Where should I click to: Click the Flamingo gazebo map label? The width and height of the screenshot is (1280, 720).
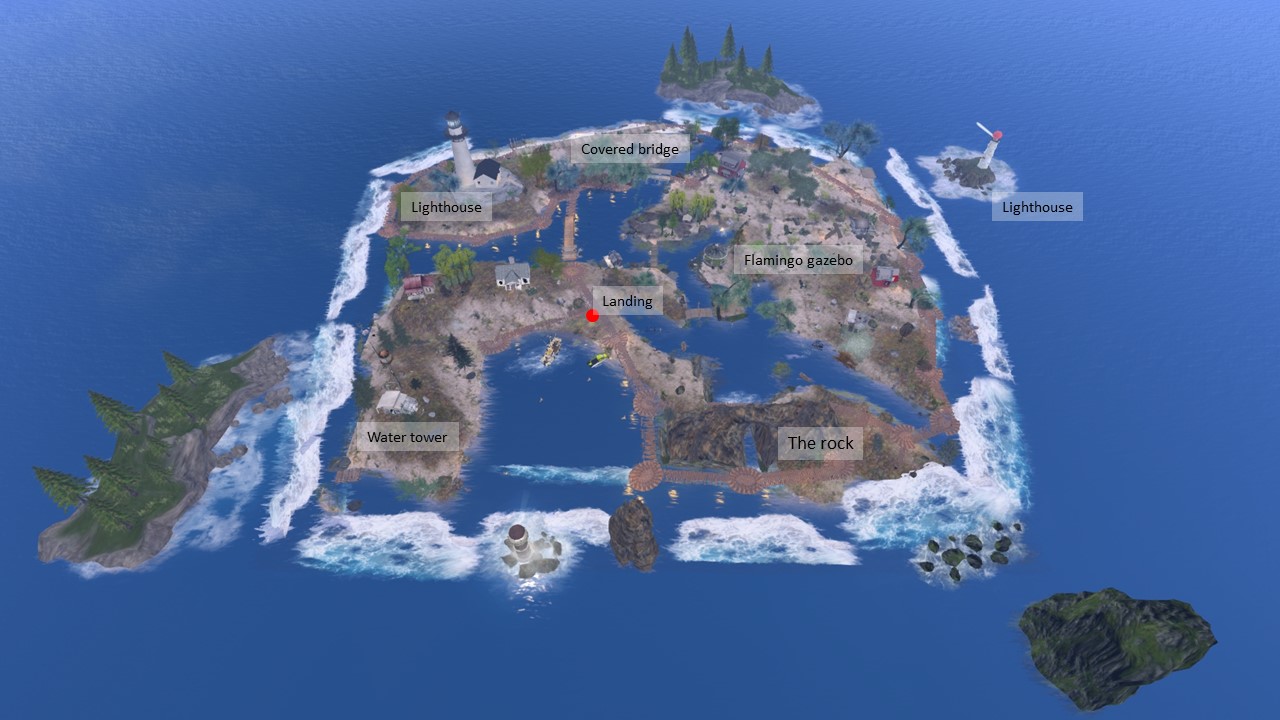[798, 261]
